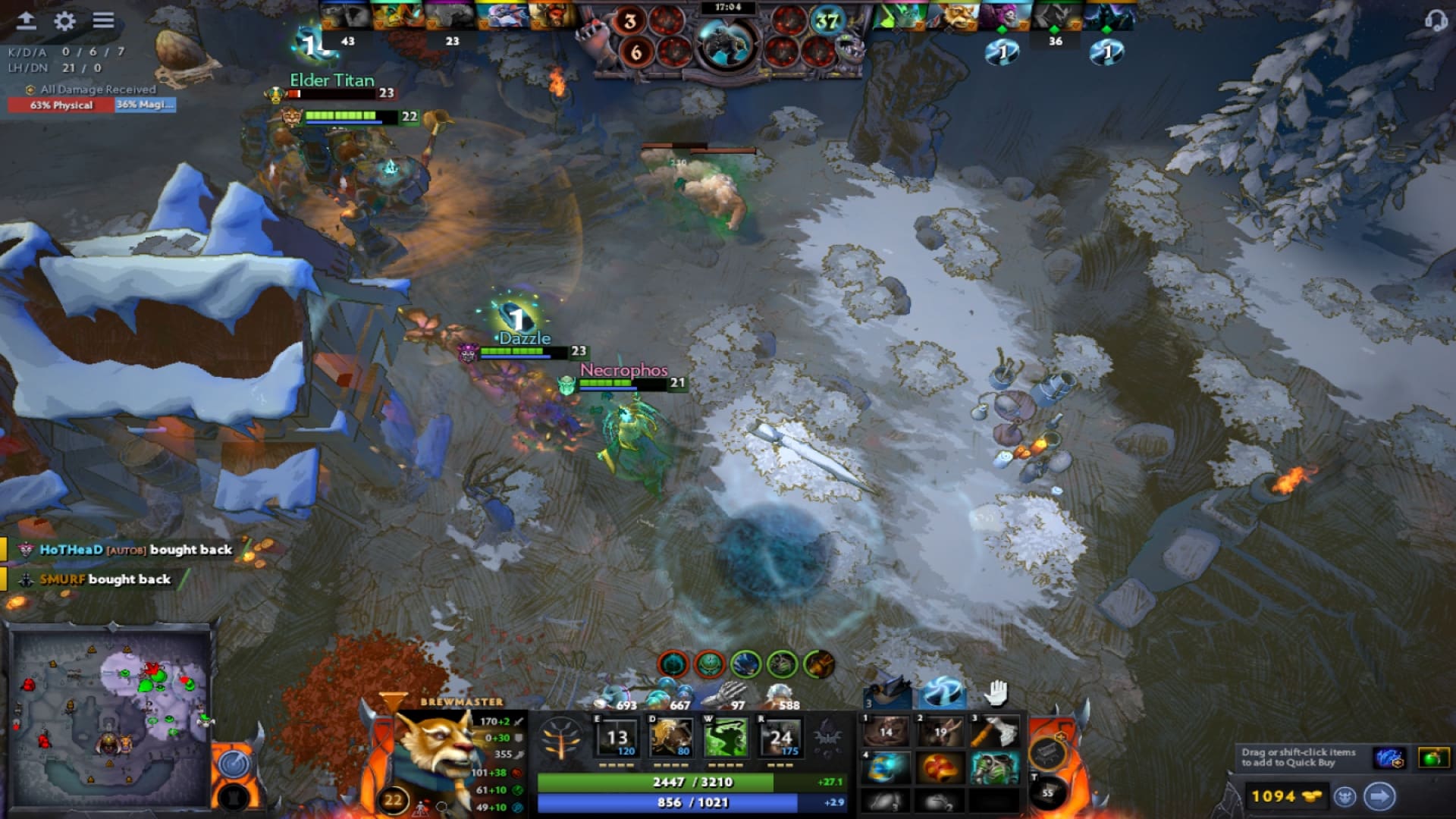Screen dimensions: 1456x819
Task: Toggle the 36% Magic damage filter
Action: tap(144, 105)
